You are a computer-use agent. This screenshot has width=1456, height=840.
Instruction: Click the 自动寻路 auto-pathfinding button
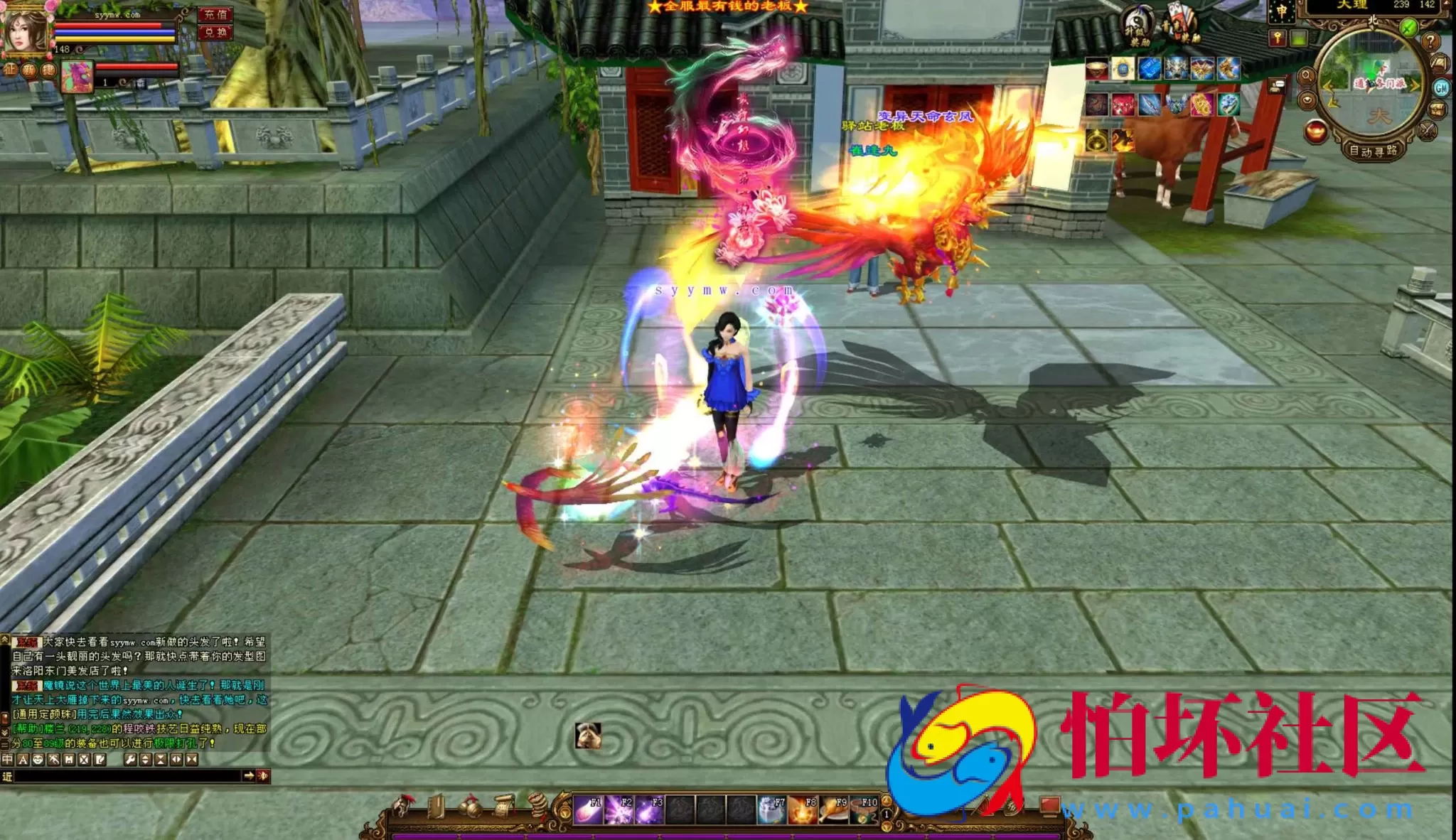pyautogui.click(x=1374, y=151)
